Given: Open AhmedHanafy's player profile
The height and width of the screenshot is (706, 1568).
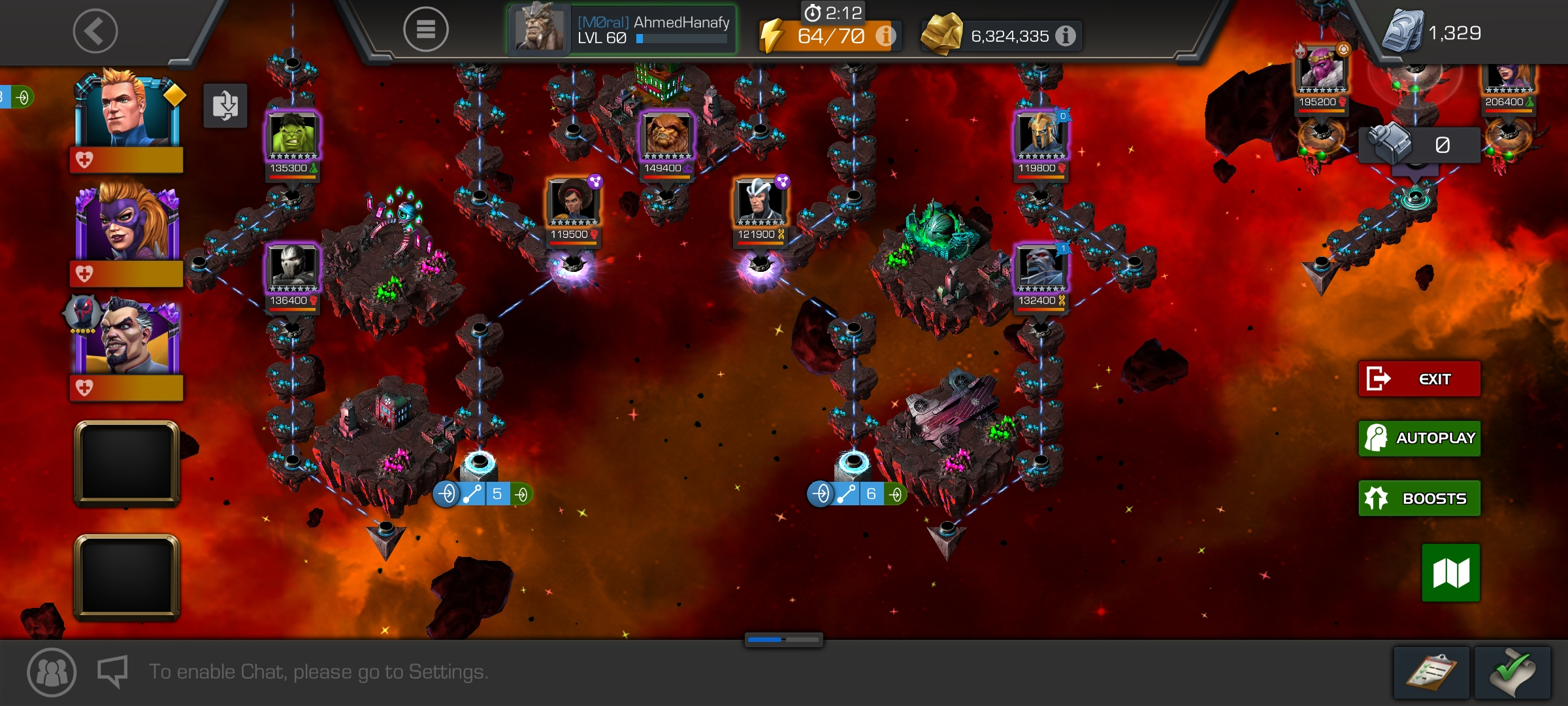Looking at the screenshot, I should tap(622, 30).
